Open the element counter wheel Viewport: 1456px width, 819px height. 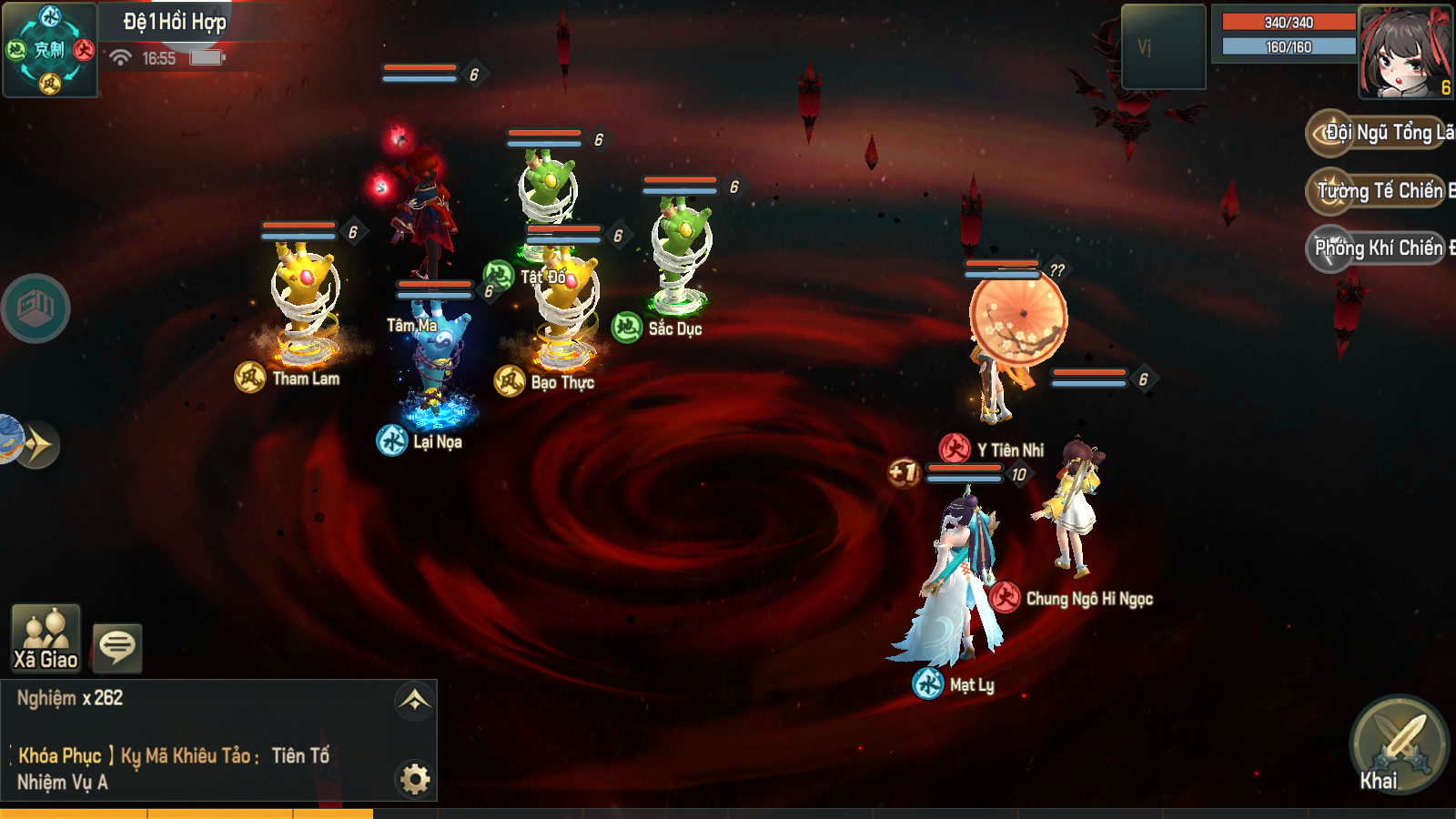(x=50, y=49)
